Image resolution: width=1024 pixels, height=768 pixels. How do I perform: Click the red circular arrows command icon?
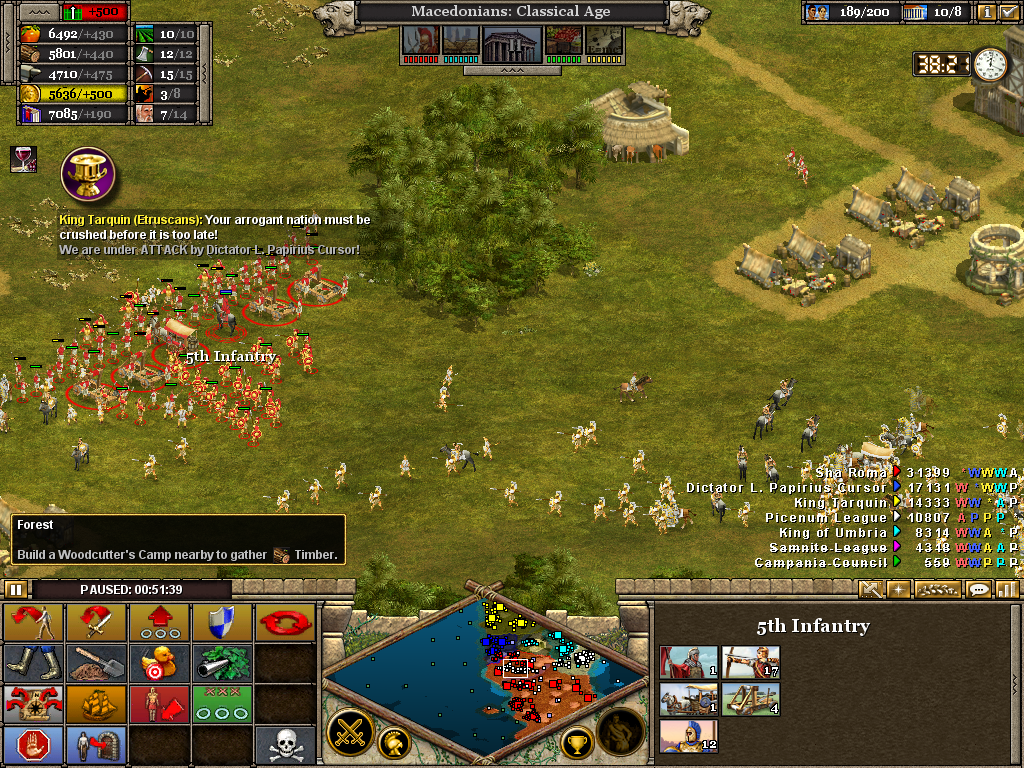pyautogui.click(x=285, y=622)
